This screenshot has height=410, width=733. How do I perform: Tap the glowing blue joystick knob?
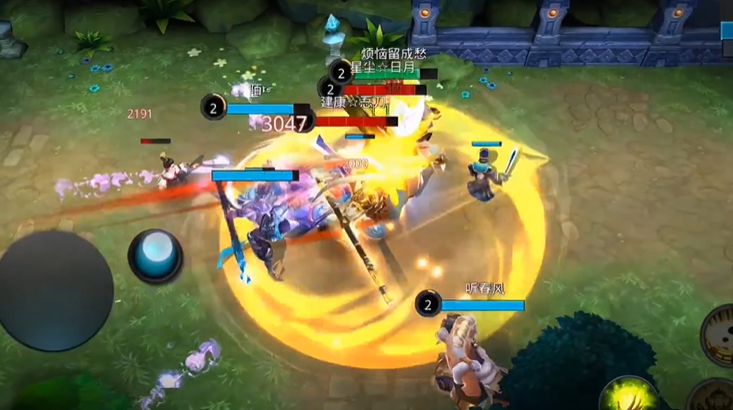click(155, 255)
